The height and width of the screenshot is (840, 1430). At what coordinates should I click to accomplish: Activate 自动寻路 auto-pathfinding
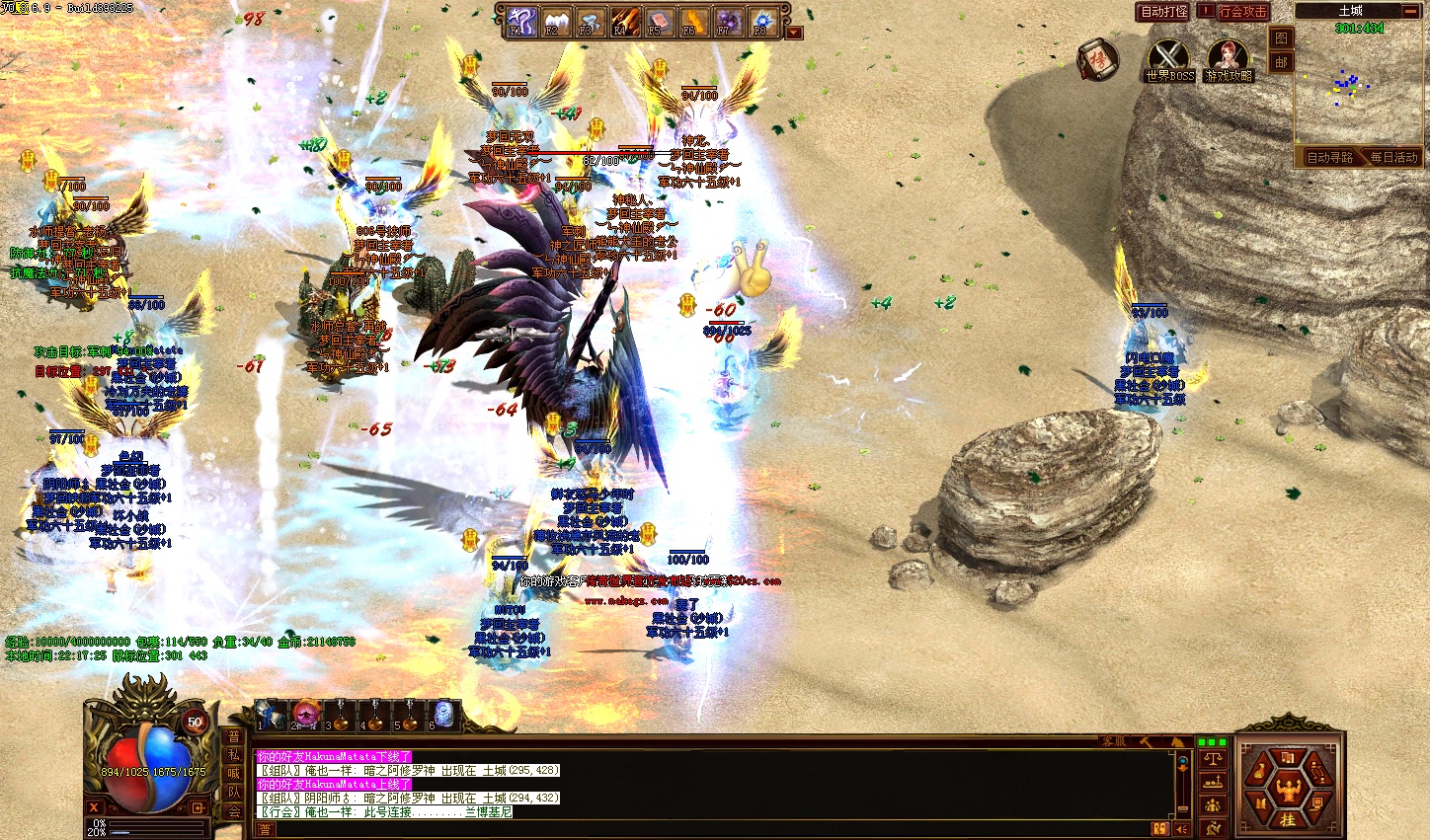[1329, 158]
